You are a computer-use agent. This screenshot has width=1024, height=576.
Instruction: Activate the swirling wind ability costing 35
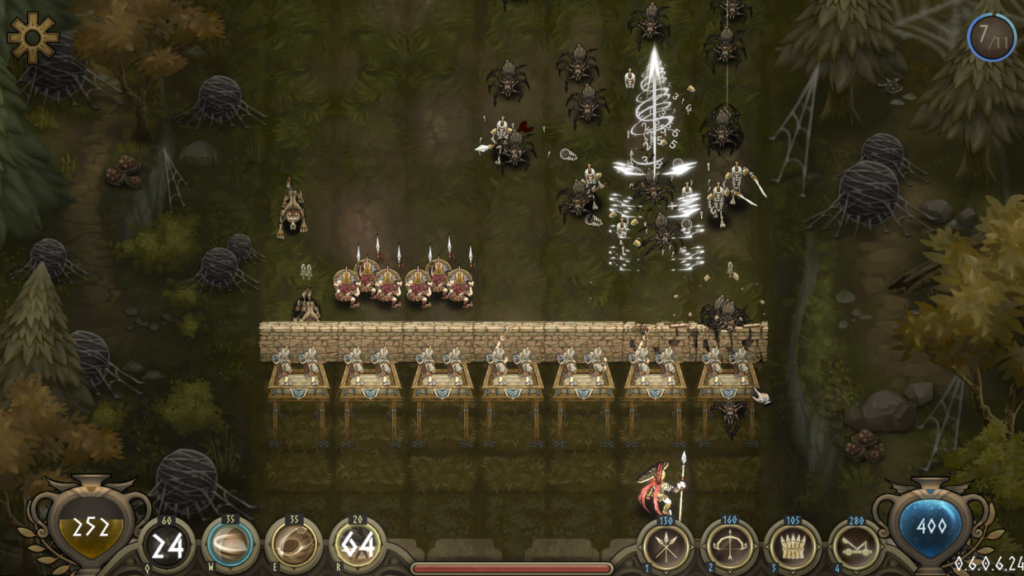231,545
